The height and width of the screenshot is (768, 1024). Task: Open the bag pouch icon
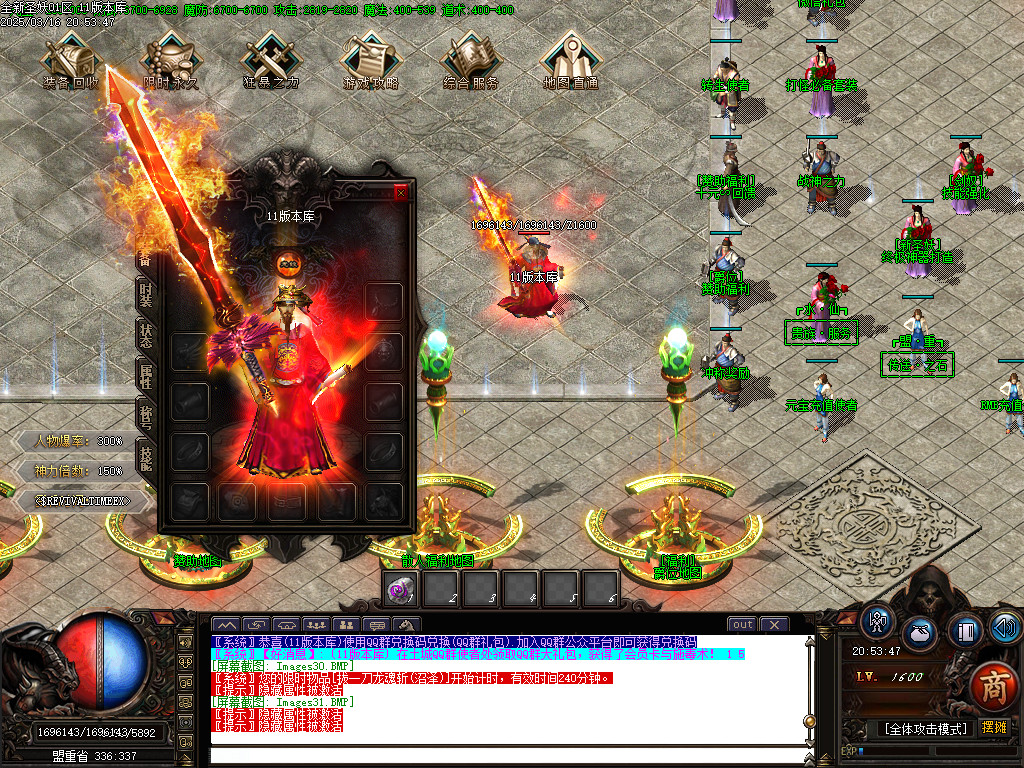point(920,634)
